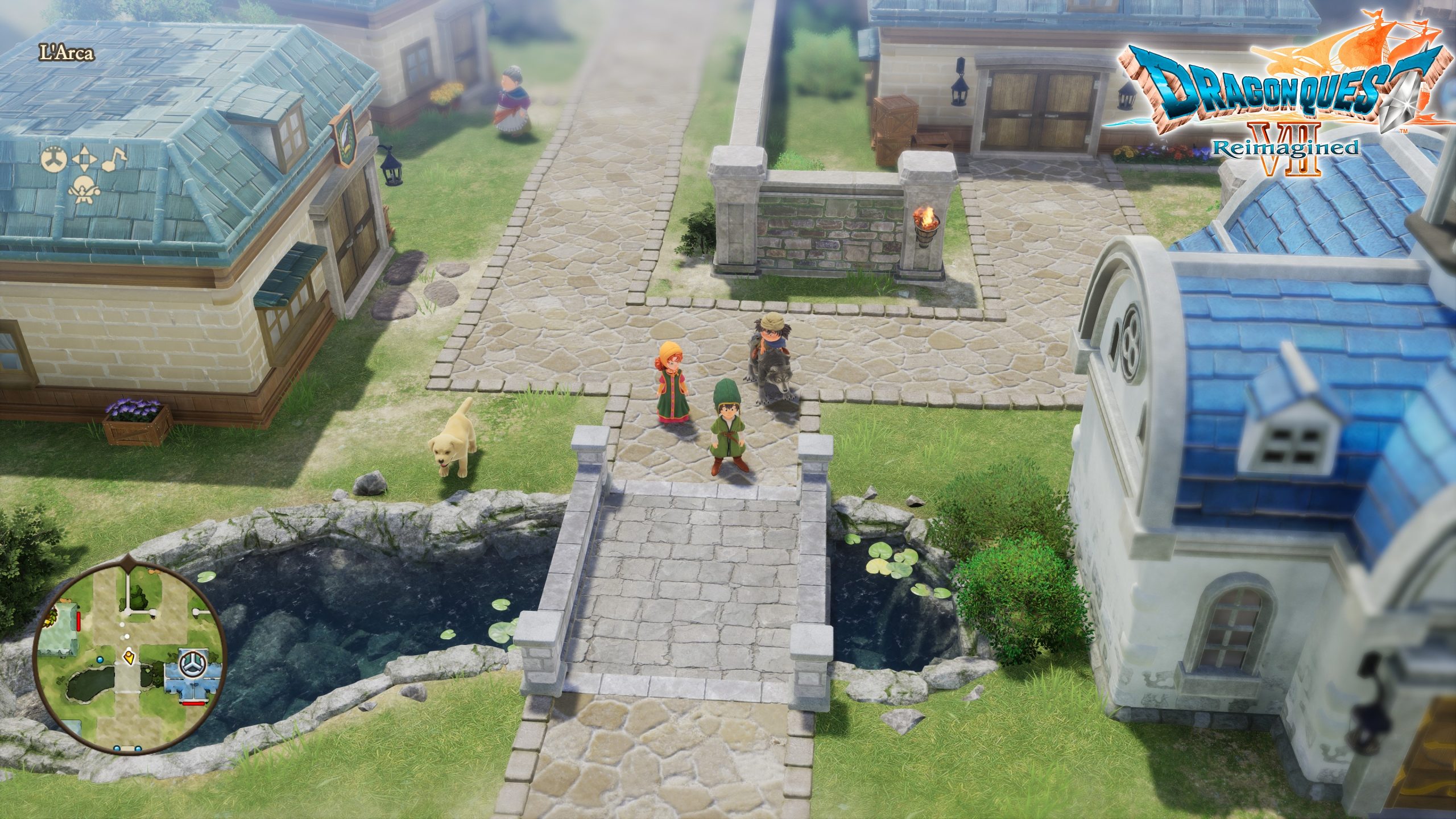Select the yellow player arrow marker on the minimap
This screenshot has width=1456, height=819.
click(129, 657)
